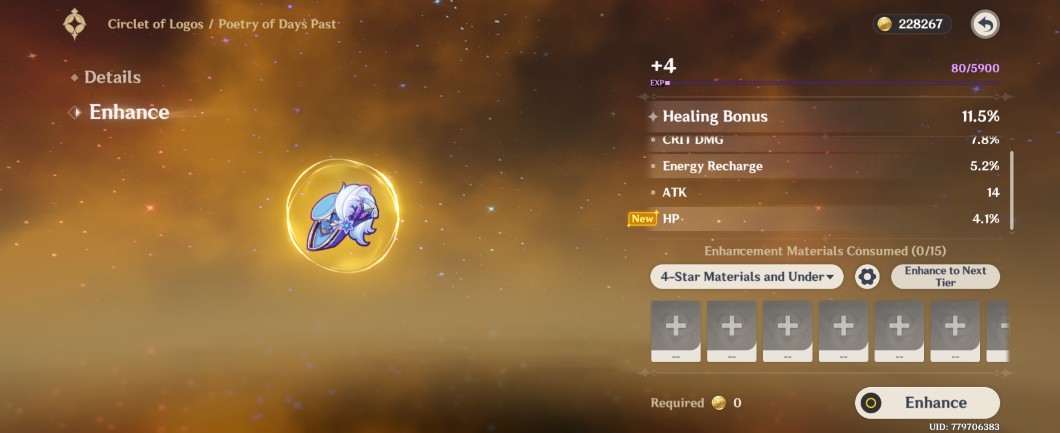Click Enhance to Next Tier
Screen dimensions: 1060x433
pyautogui.click(x=945, y=277)
